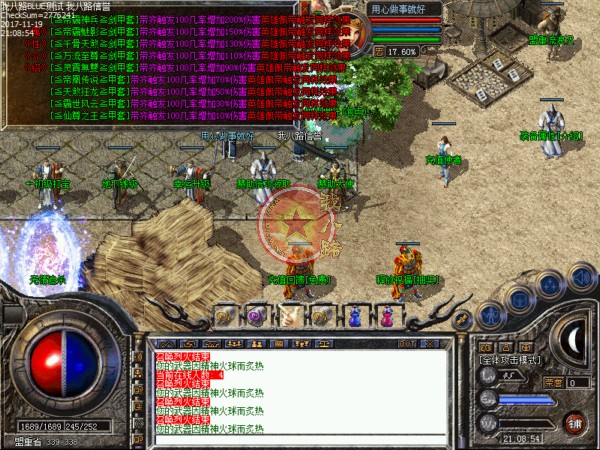Open the red 铺 shop button
The height and width of the screenshot is (450, 600).
[574, 421]
